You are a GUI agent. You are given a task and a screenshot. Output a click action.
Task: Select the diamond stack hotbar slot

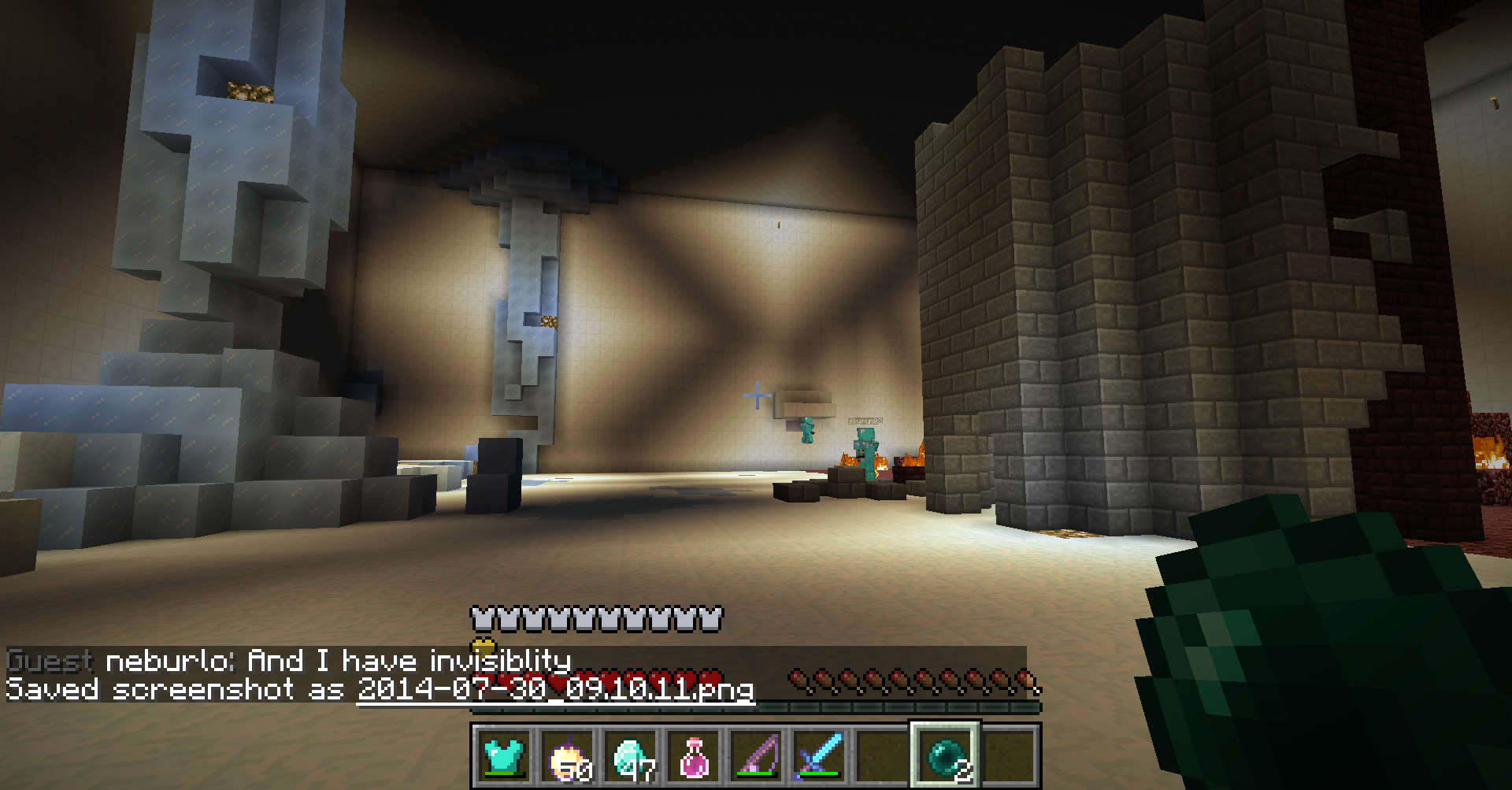(631, 755)
